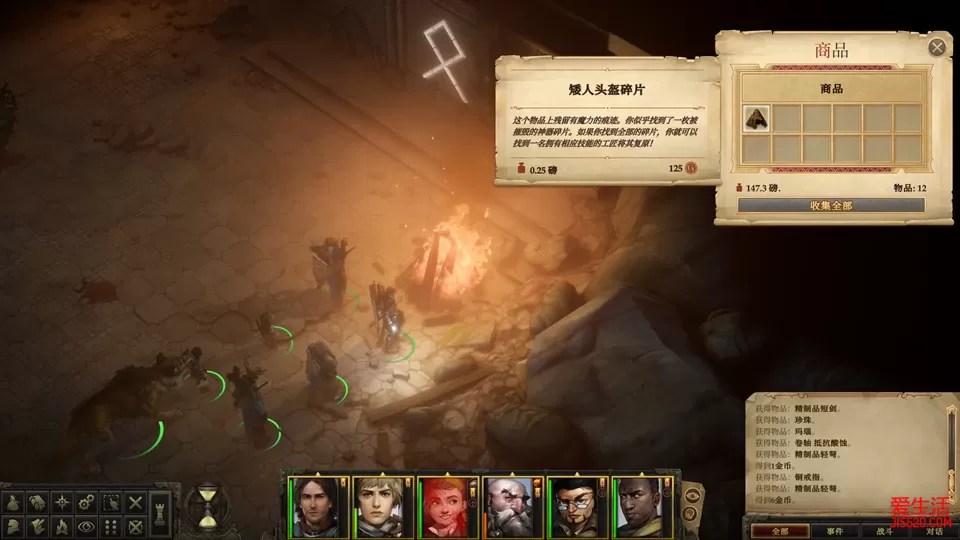The height and width of the screenshot is (540, 960).
Task: Open the 事件 log tab
Action: (834, 531)
